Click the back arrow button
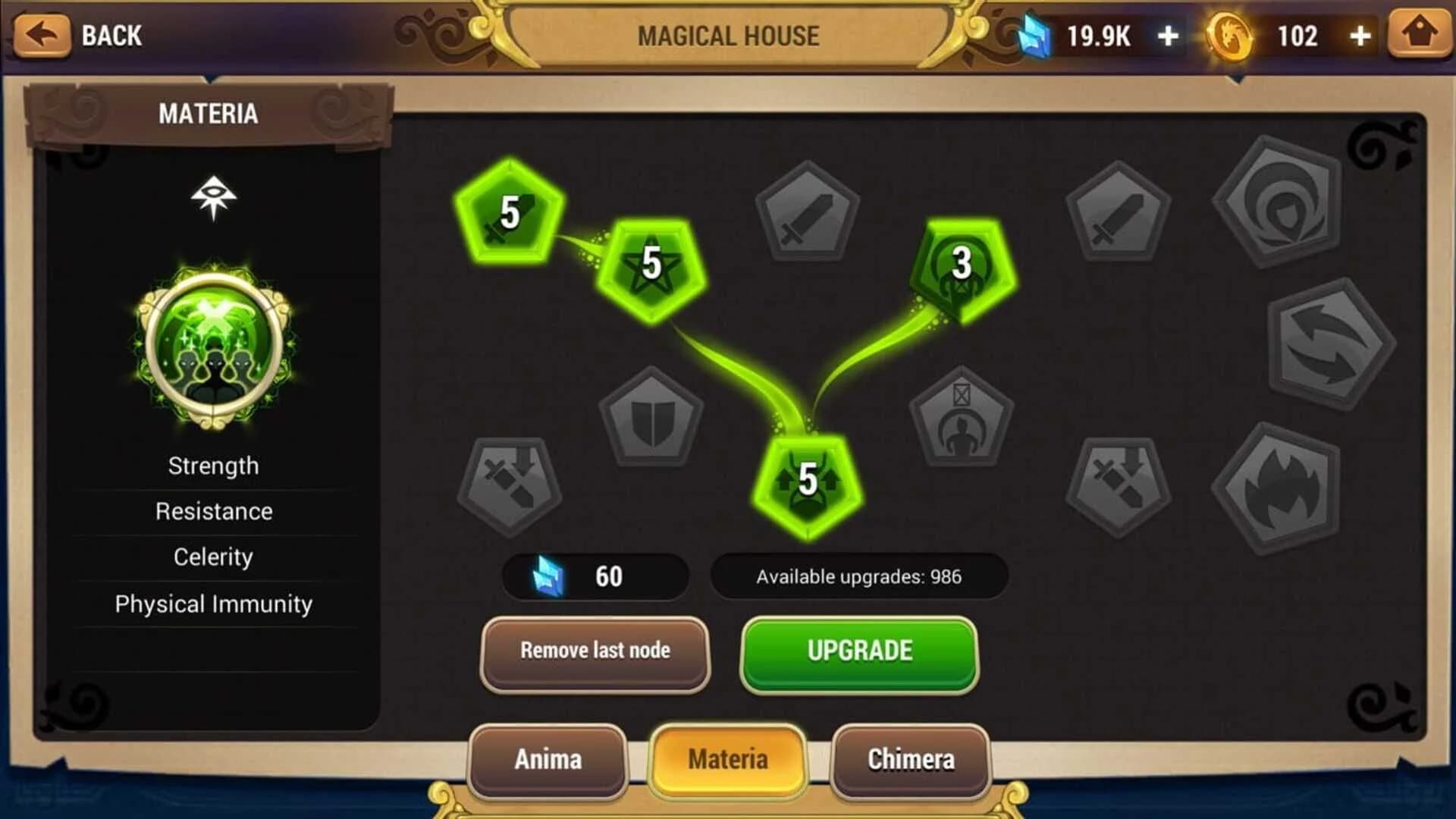Image resolution: width=1456 pixels, height=819 pixels. (x=43, y=34)
